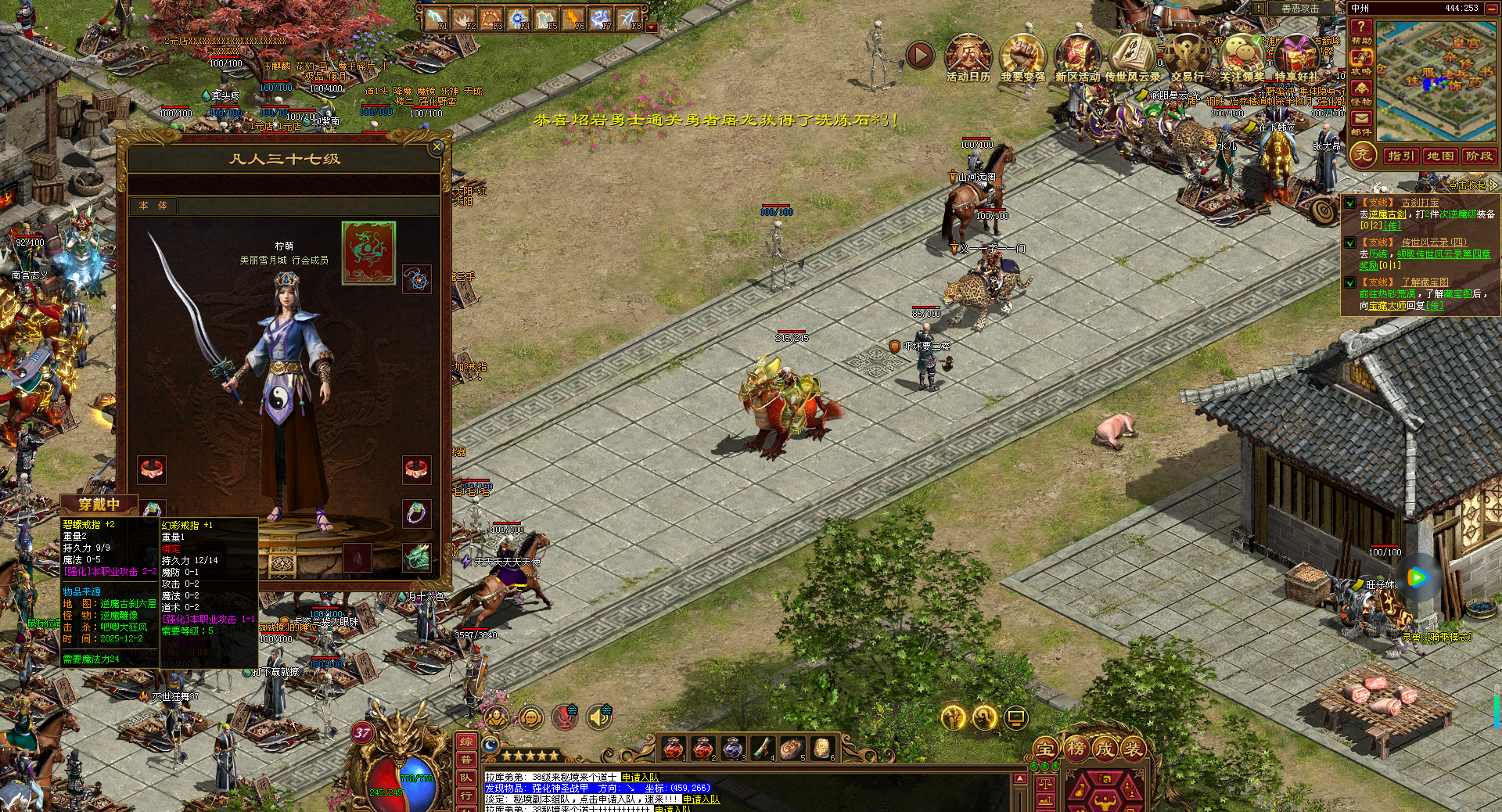Image resolution: width=1502 pixels, height=812 pixels.
Task: Open the 宝 round menu button
Action: [1045, 749]
